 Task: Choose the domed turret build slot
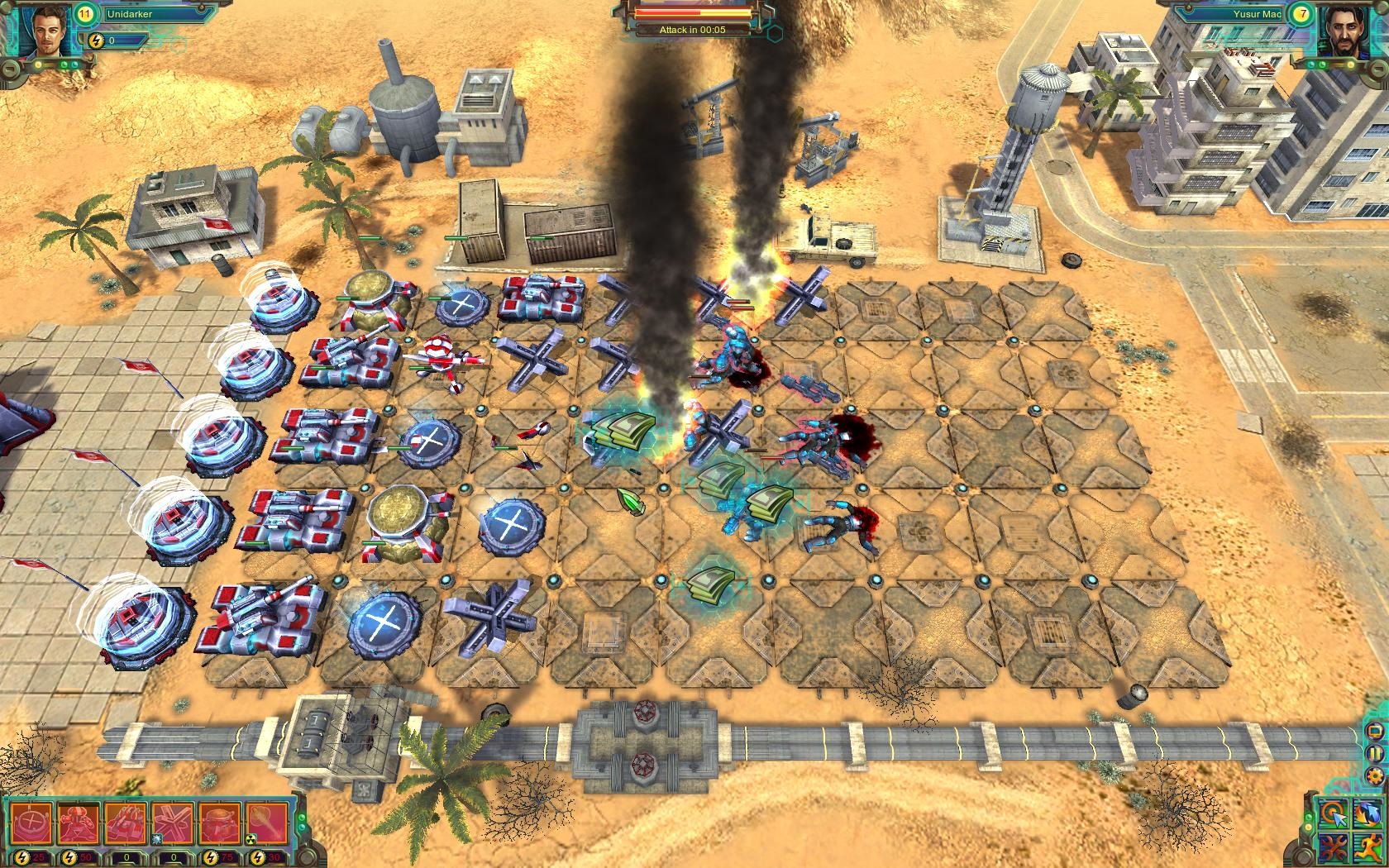point(219,823)
